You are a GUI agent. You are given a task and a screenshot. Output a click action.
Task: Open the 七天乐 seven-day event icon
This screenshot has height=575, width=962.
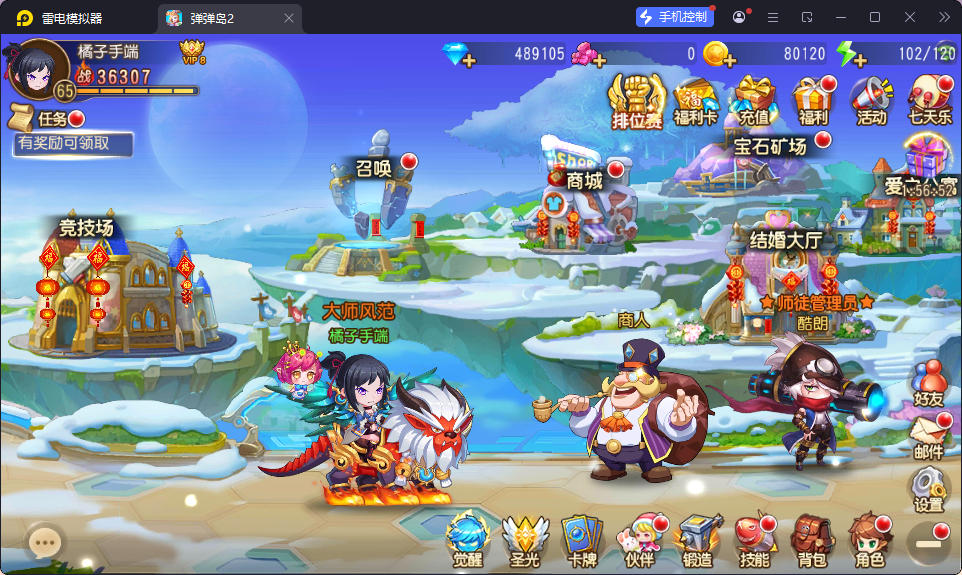(929, 101)
